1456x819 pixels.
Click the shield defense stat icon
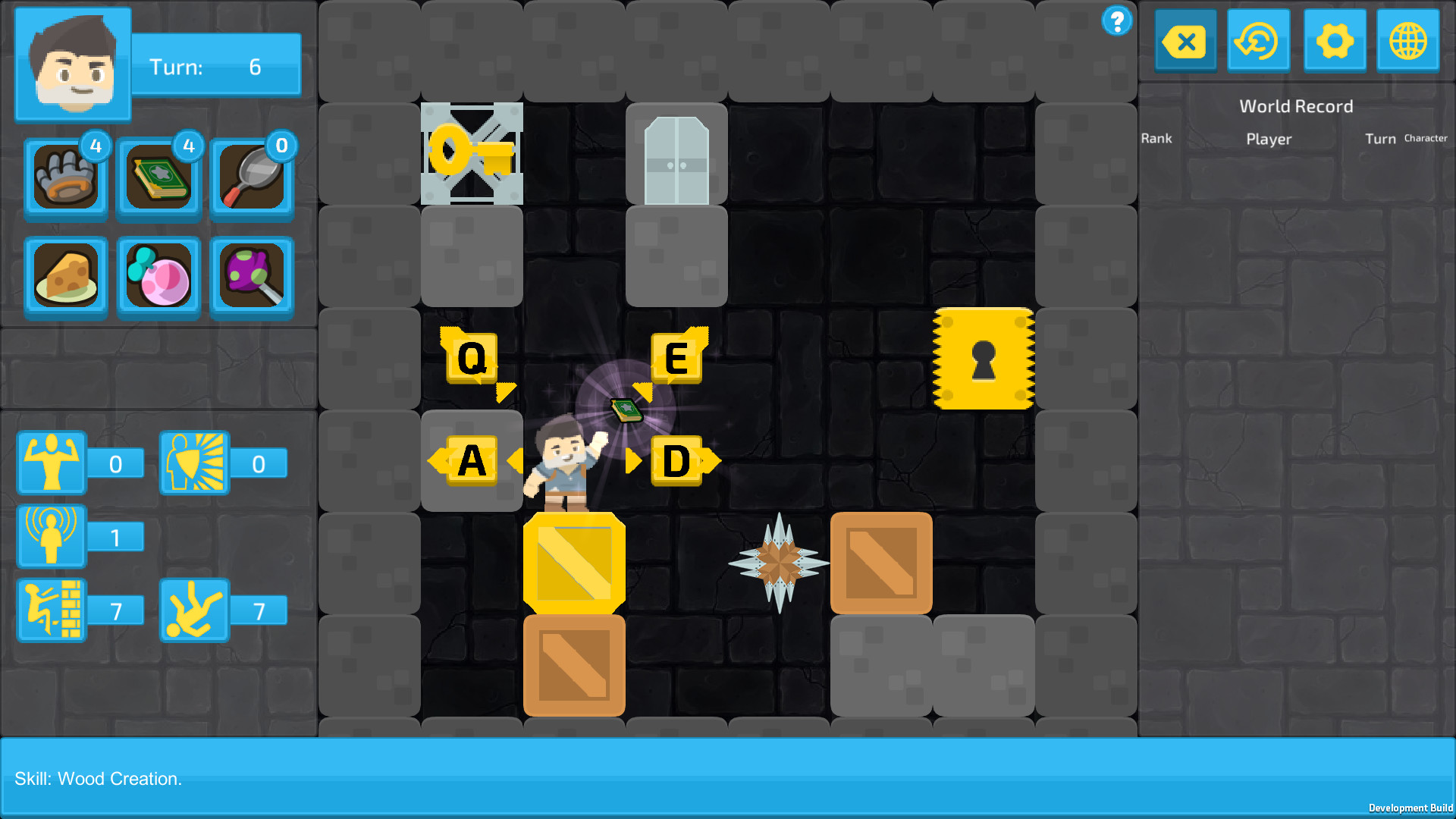(194, 463)
